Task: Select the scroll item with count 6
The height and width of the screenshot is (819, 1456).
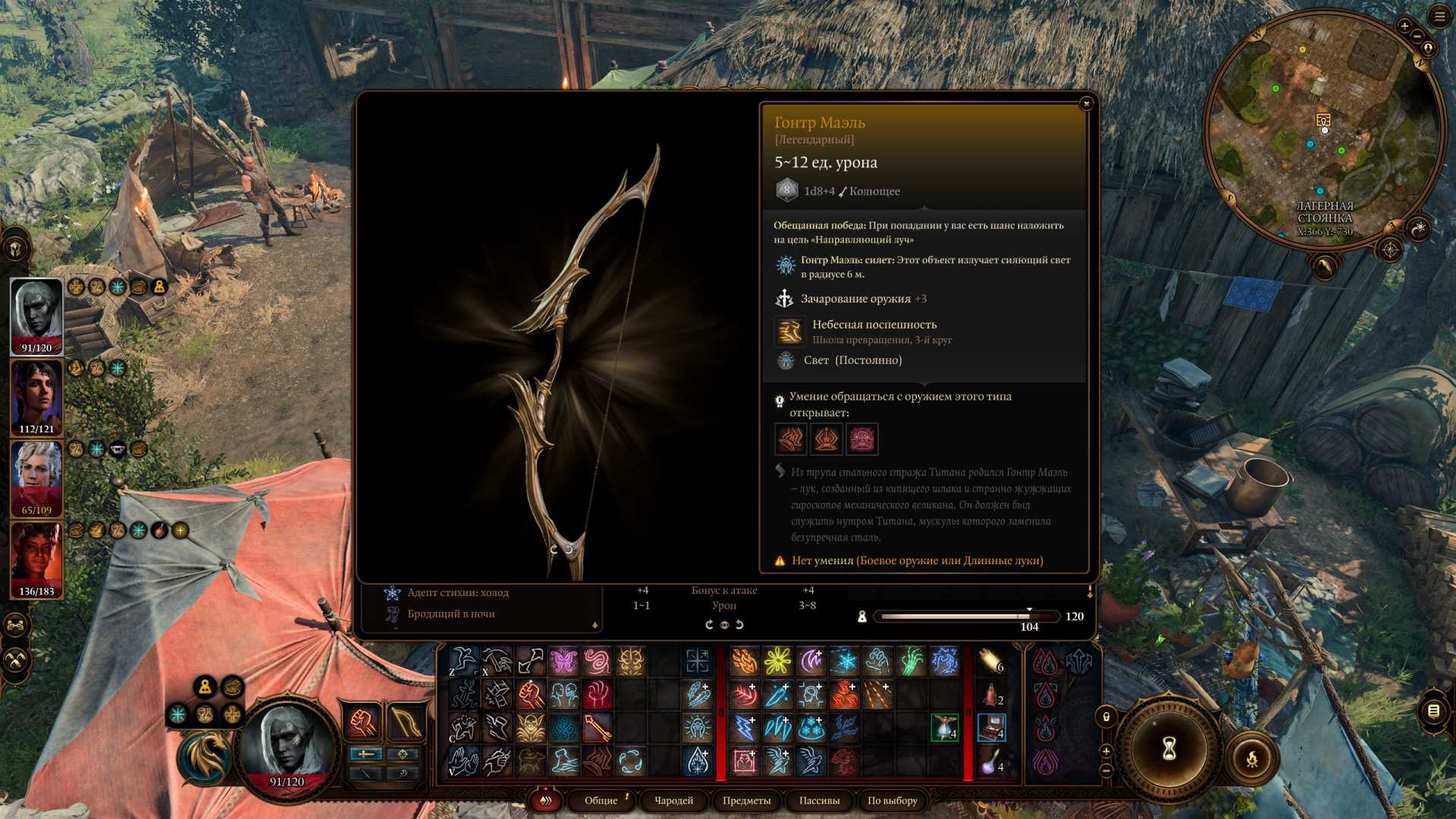Action: (x=990, y=661)
